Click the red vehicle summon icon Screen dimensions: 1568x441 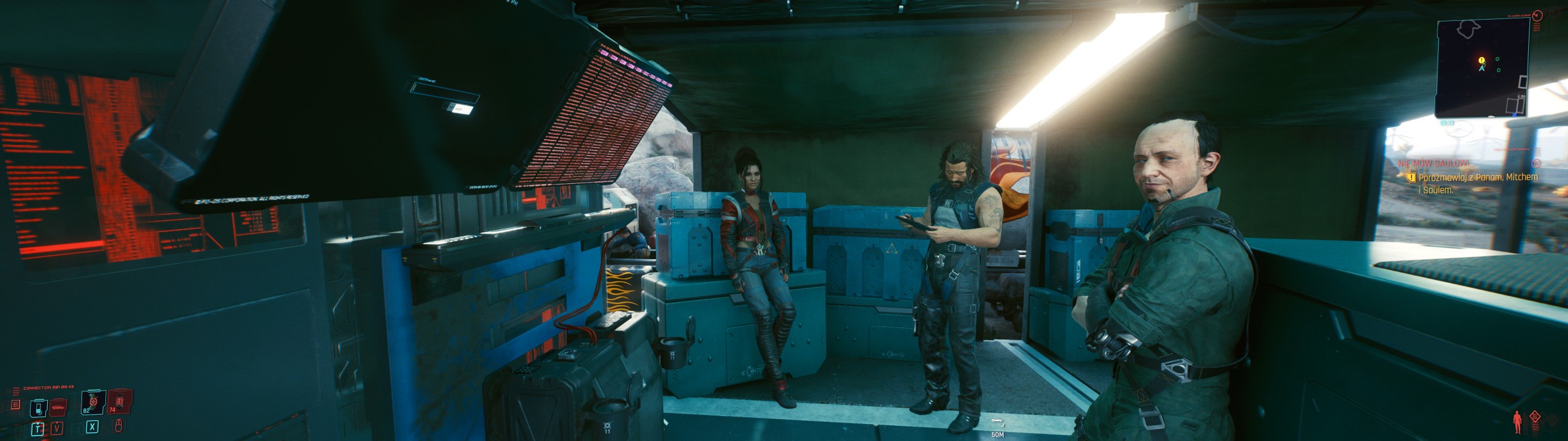click(58, 406)
